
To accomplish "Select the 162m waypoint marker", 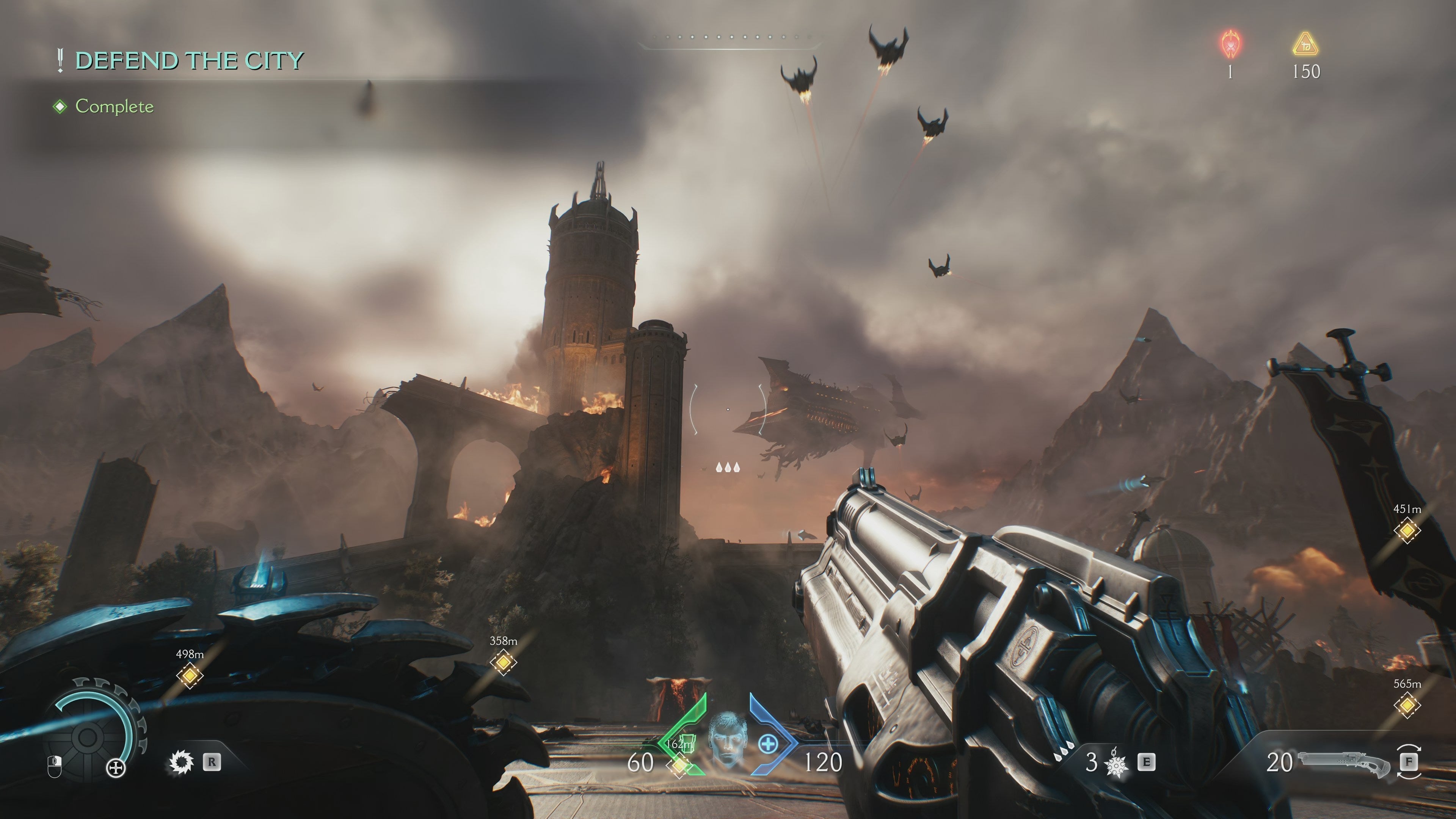I will pos(679,765).
